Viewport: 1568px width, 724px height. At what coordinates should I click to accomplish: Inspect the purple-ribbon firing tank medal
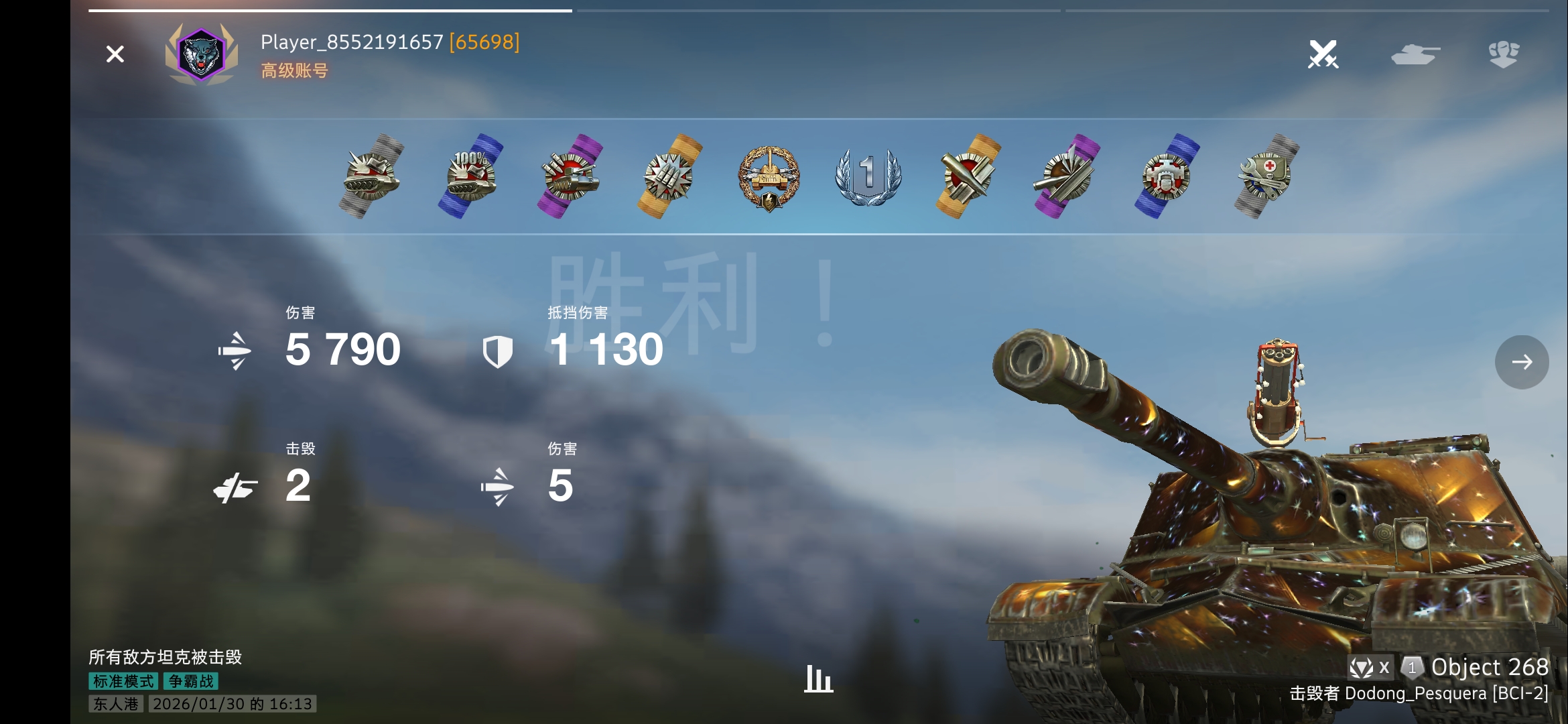tap(570, 176)
